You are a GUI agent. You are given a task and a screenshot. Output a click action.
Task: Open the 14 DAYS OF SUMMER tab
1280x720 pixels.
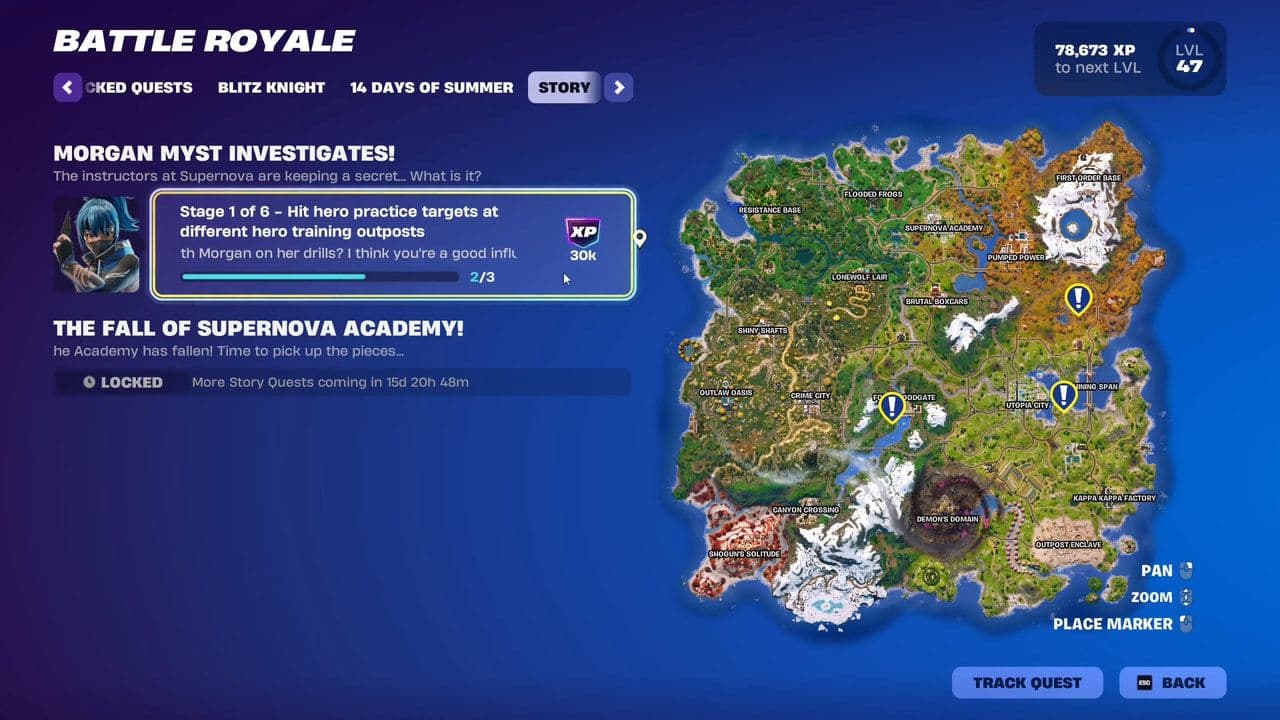point(430,88)
